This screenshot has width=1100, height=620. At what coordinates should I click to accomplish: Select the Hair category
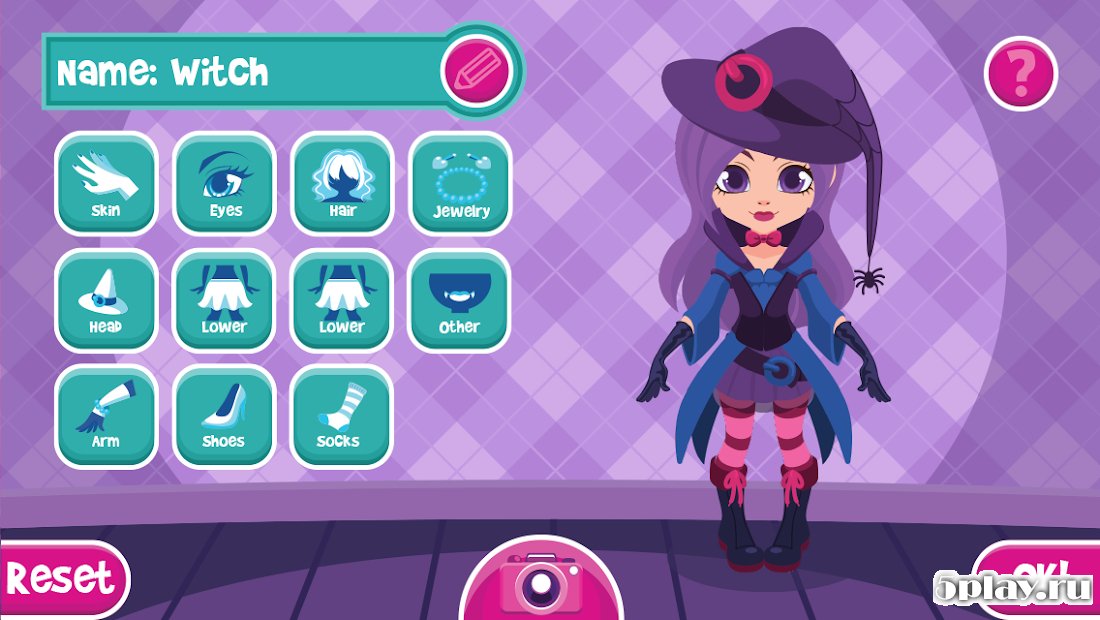342,183
